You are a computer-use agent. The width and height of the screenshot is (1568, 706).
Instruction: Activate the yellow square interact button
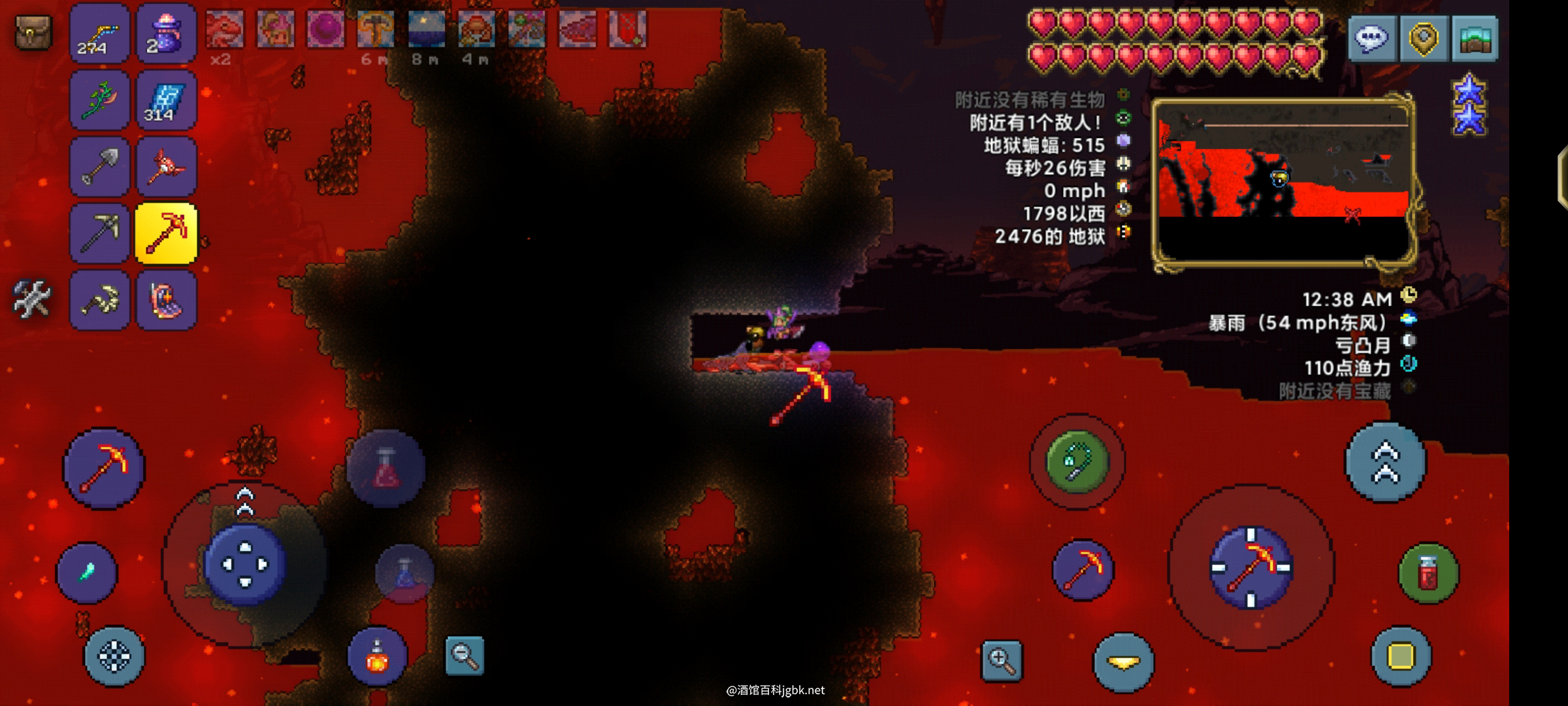(1401, 656)
